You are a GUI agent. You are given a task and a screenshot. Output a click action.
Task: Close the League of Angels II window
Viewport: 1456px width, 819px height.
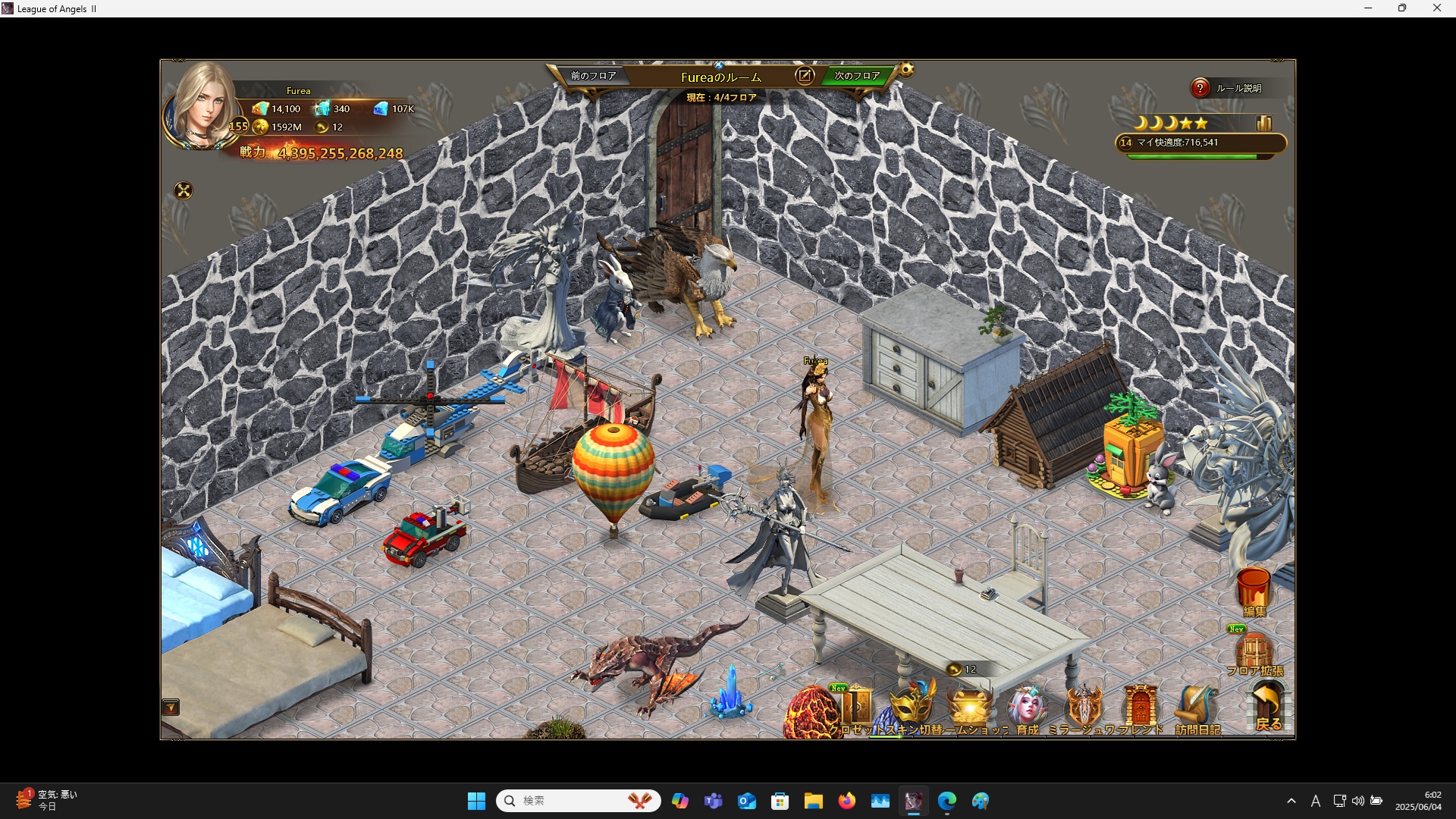click(x=1436, y=8)
